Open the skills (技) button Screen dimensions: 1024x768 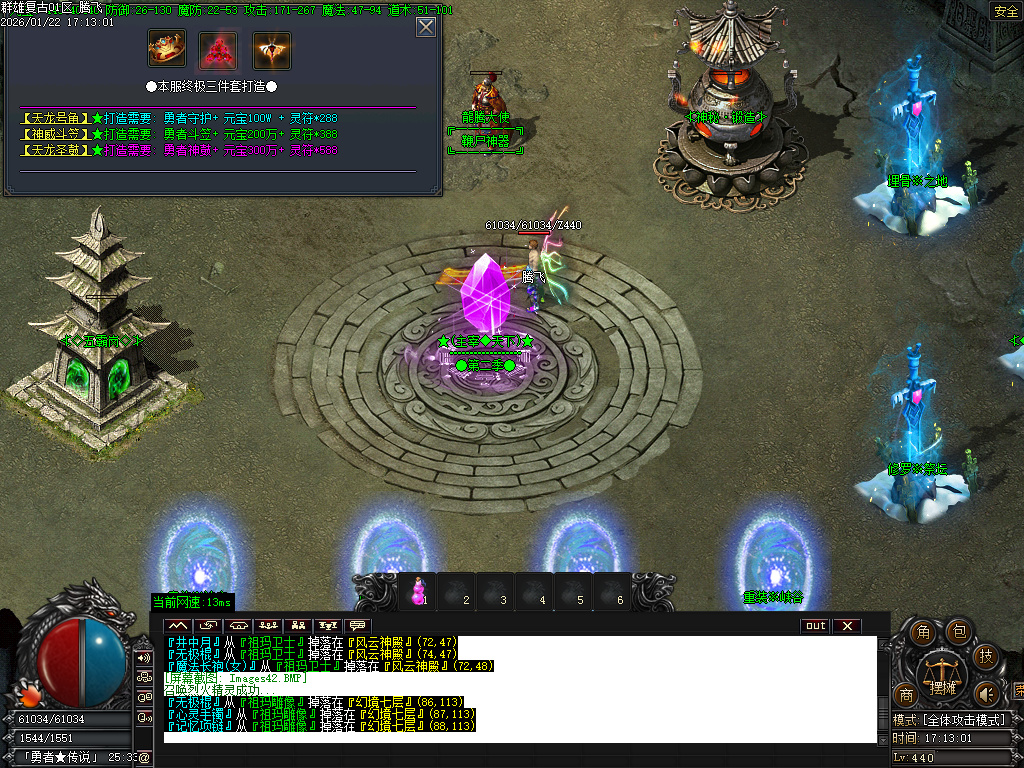click(x=986, y=656)
